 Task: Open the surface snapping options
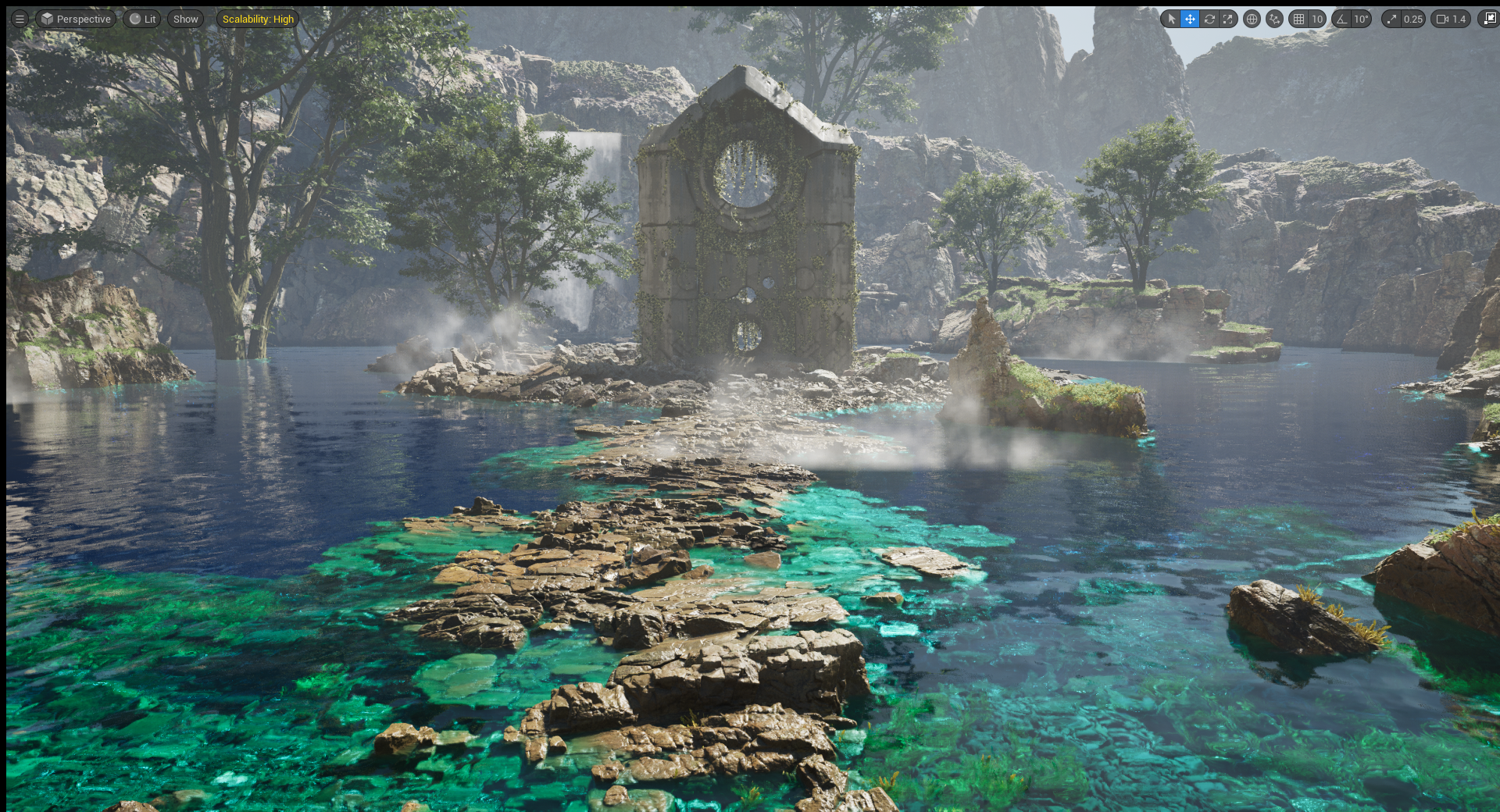point(1275,19)
